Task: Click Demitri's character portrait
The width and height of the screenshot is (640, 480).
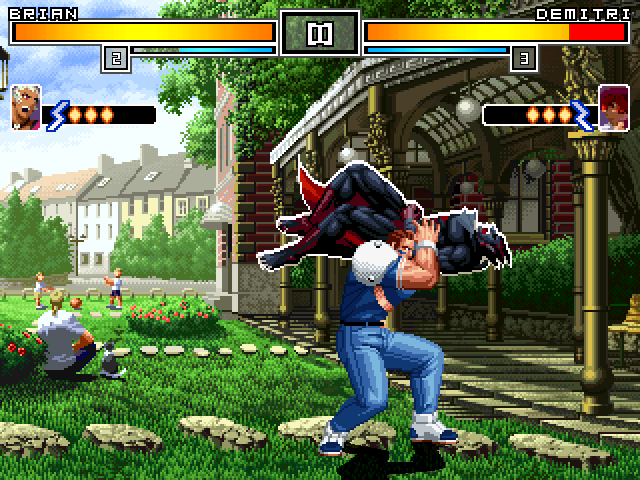Action: pos(613,108)
